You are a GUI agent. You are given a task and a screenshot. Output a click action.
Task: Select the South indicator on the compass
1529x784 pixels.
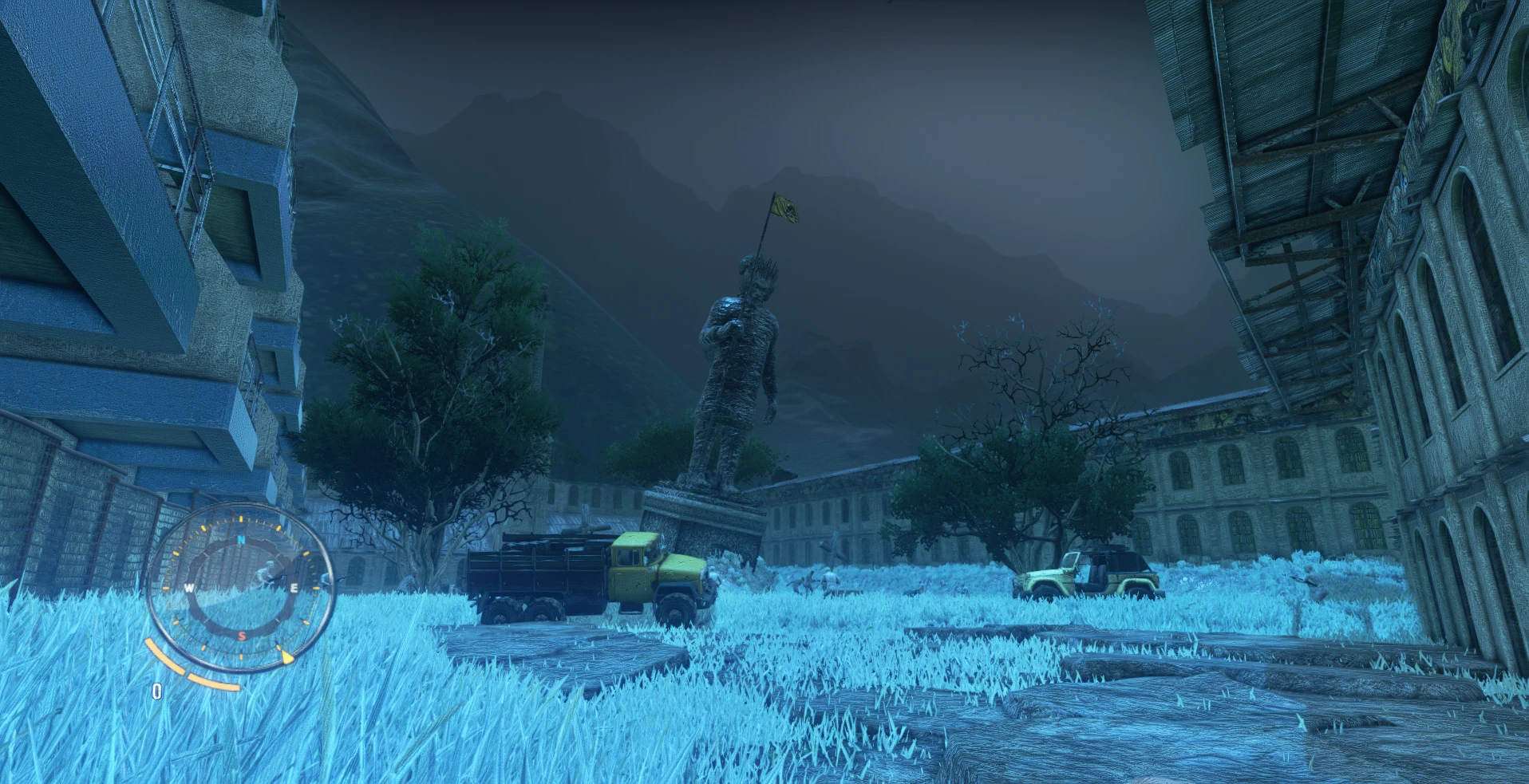(x=241, y=635)
